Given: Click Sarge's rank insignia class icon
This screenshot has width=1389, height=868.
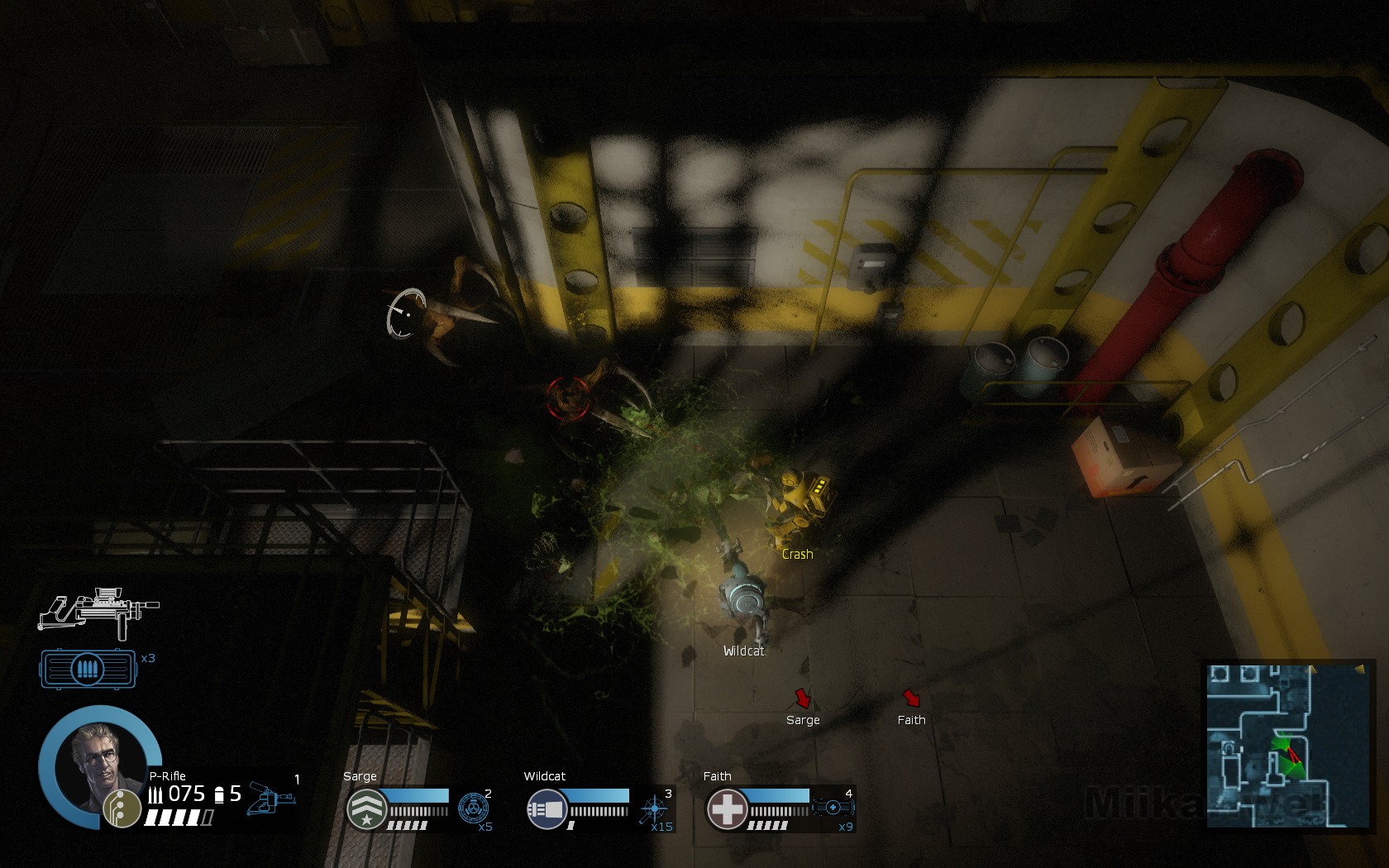Looking at the screenshot, I should coord(366,808).
